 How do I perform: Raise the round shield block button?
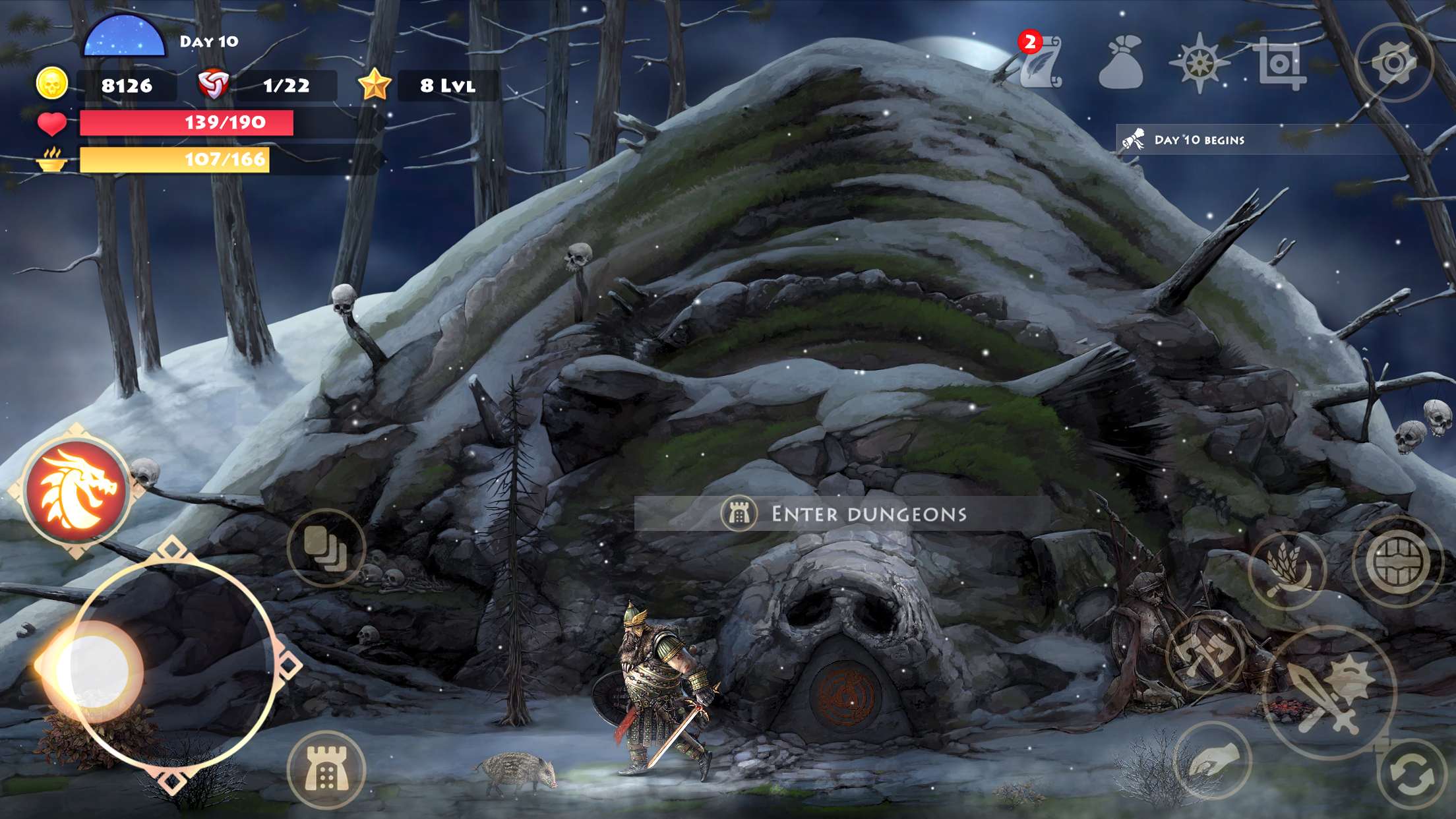click(1395, 562)
